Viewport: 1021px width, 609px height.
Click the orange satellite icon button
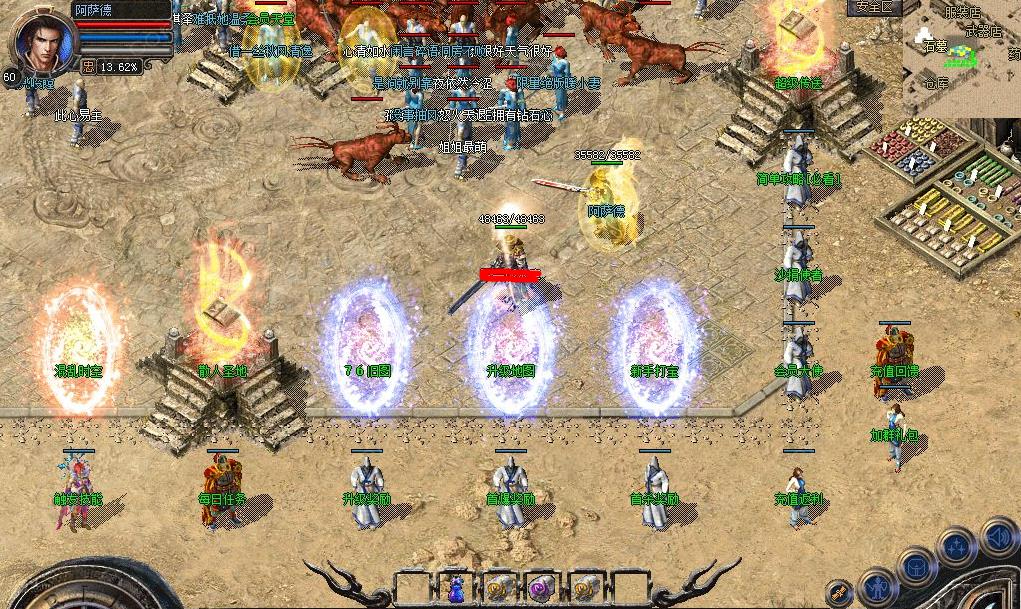pyautogui.click(x=840, y=592)
